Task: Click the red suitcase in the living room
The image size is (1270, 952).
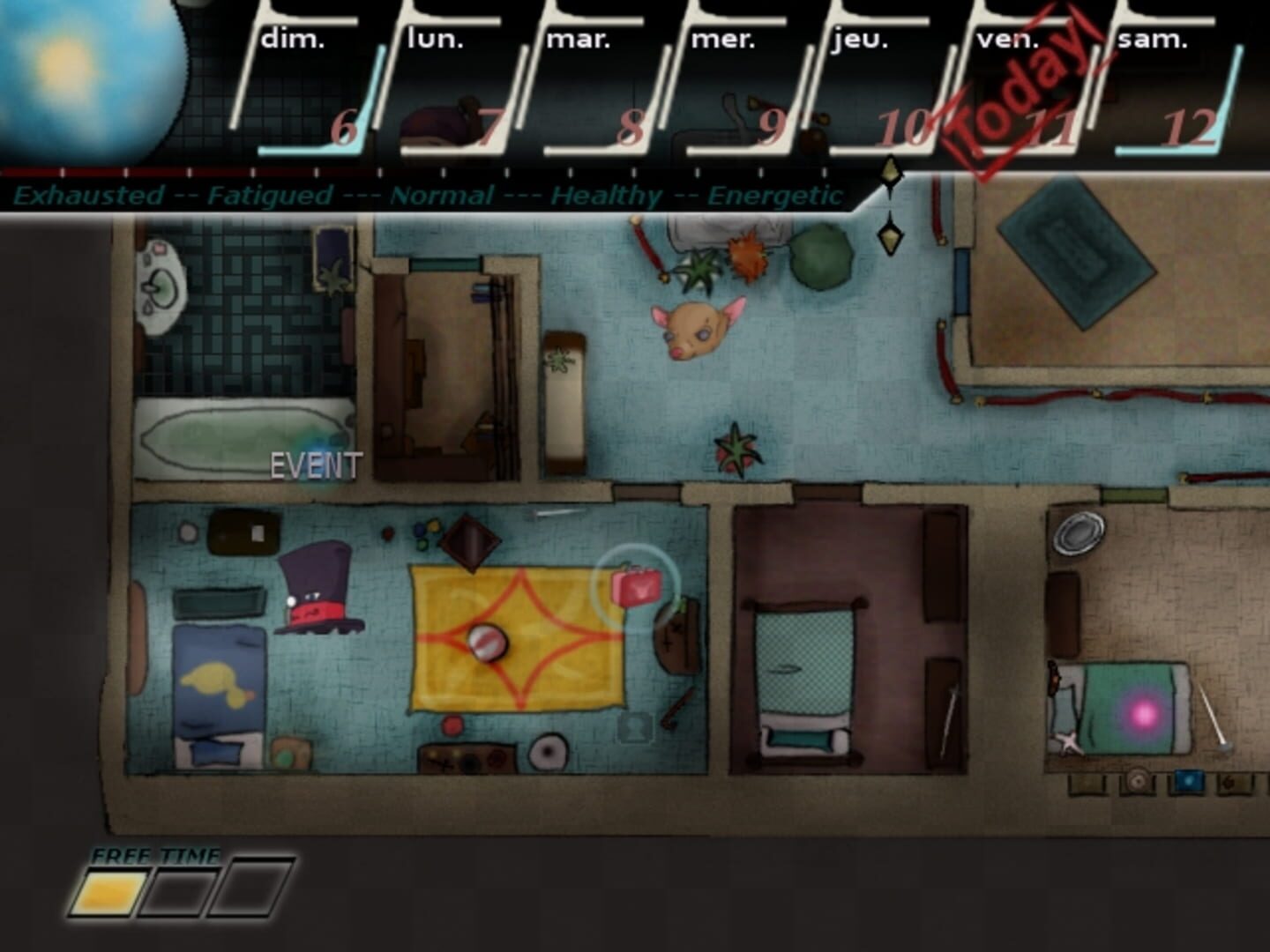Action: pos(637,588)
